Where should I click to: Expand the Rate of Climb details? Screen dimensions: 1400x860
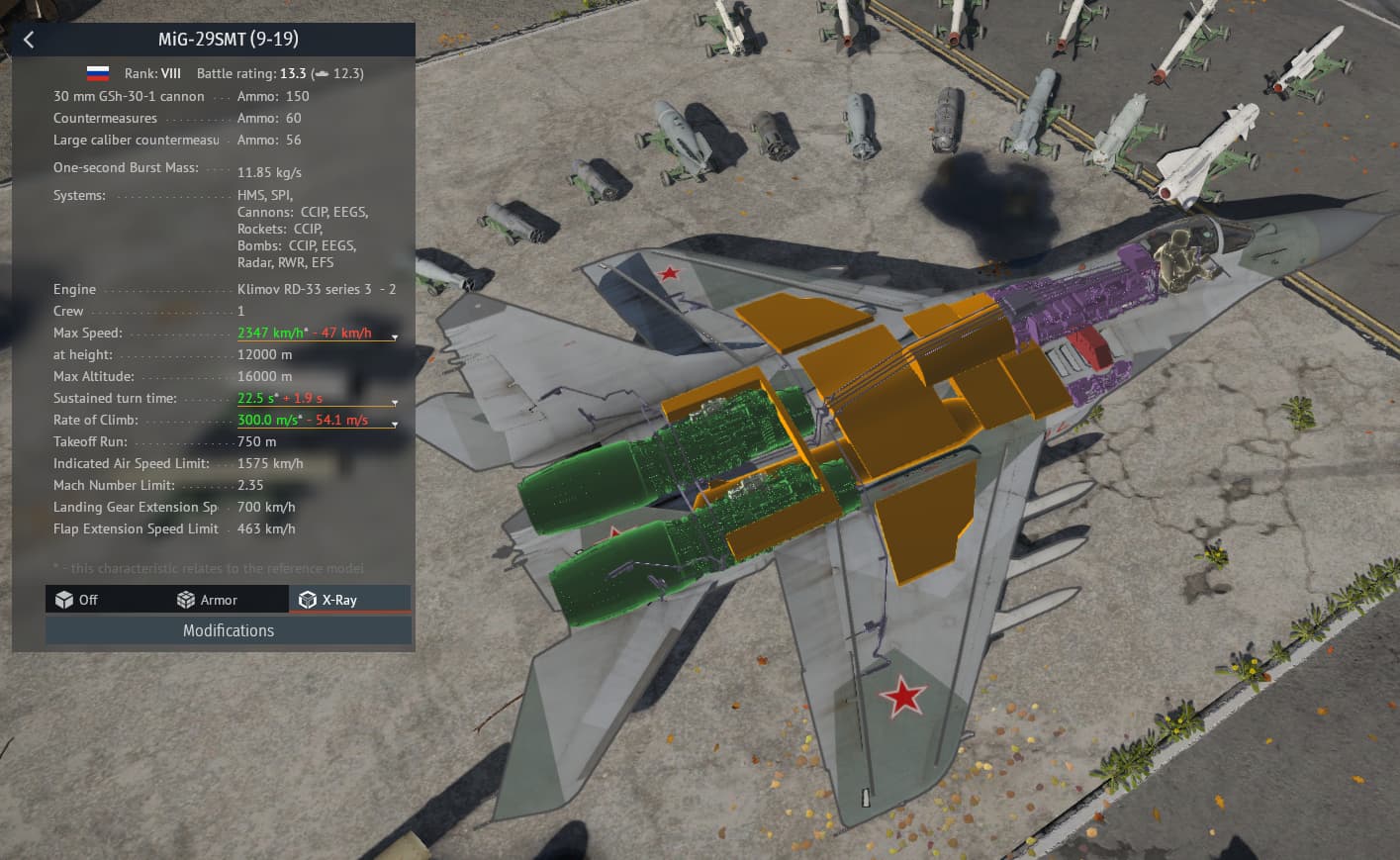click(x=394, y=424)
